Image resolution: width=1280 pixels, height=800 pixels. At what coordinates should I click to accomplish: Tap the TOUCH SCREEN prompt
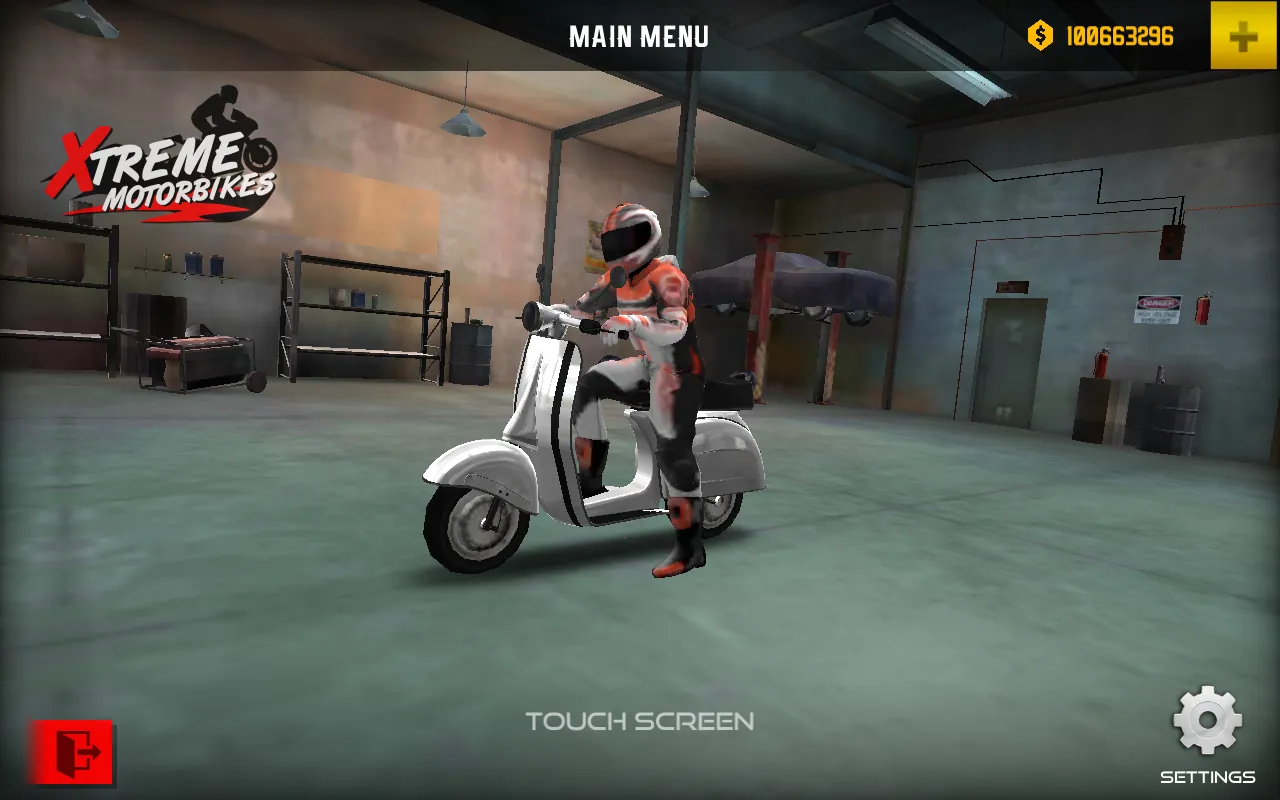(640, 722)
